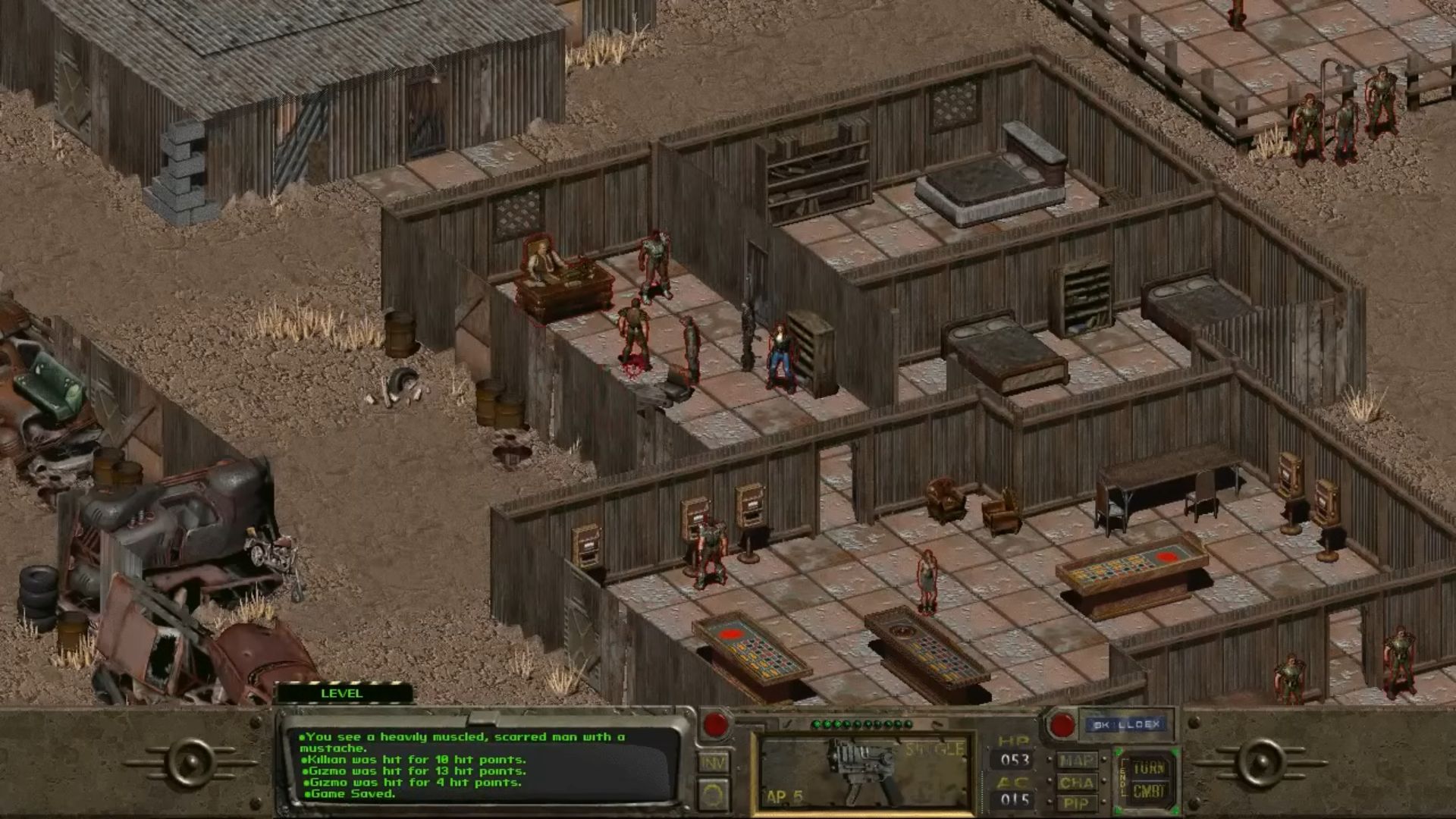The width and height of the screenshot is (1456, 819).
Task: End combat with the CMBT button
Action: point(1149,792)
